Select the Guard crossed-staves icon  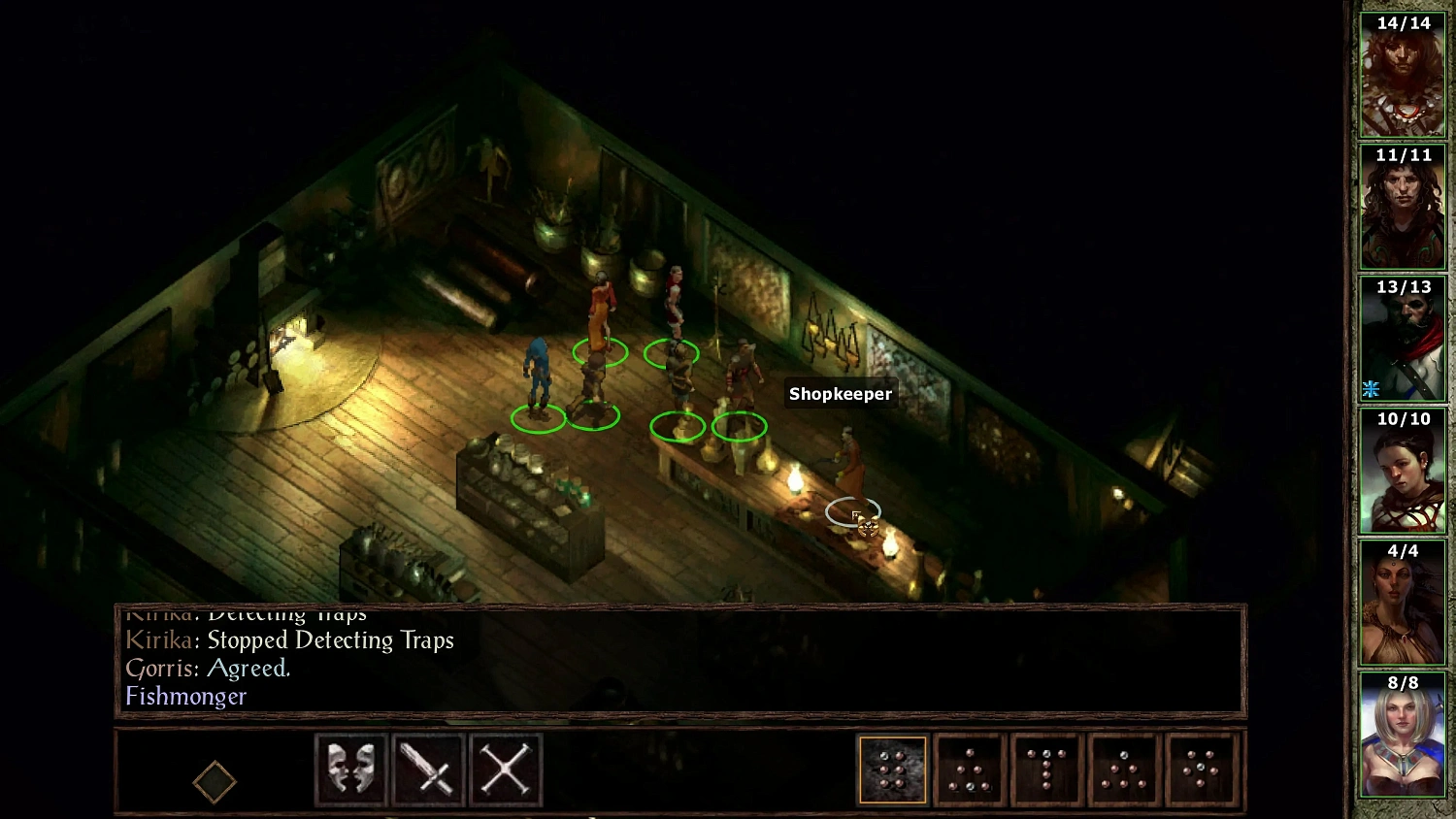pyautogui.click(x=506, y=770)
